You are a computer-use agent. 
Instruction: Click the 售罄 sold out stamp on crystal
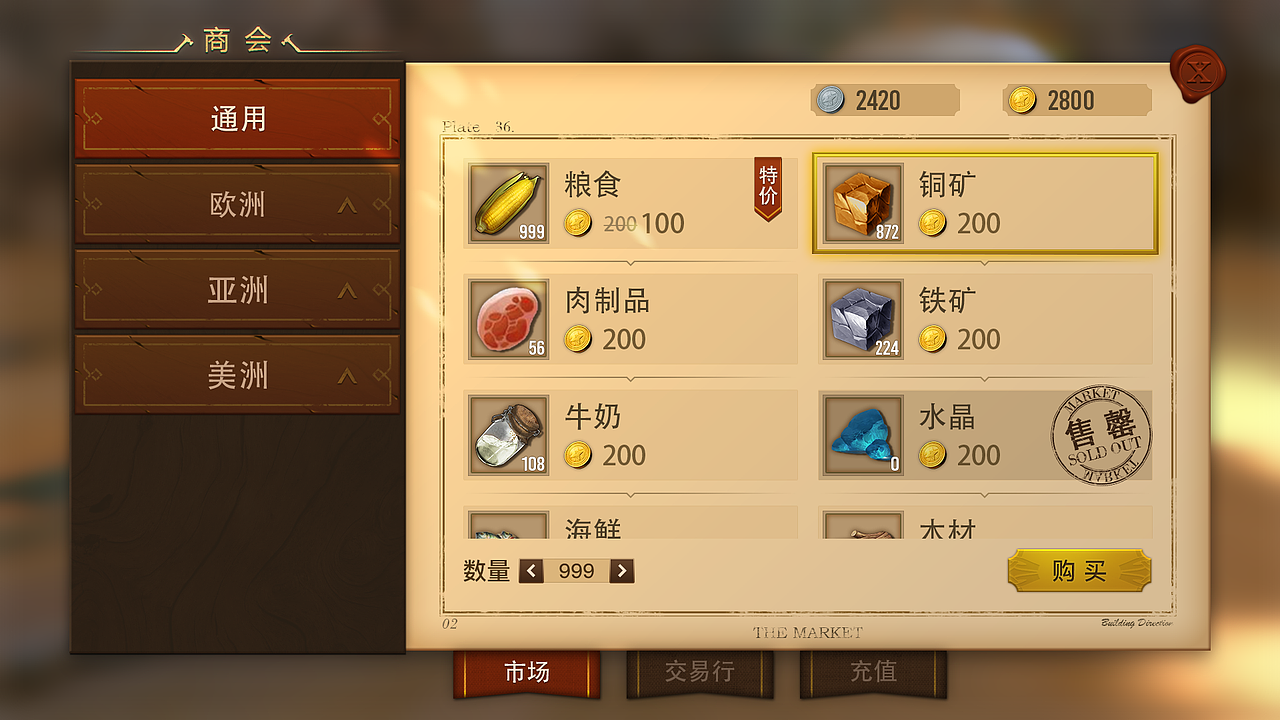pos(1102,434)
